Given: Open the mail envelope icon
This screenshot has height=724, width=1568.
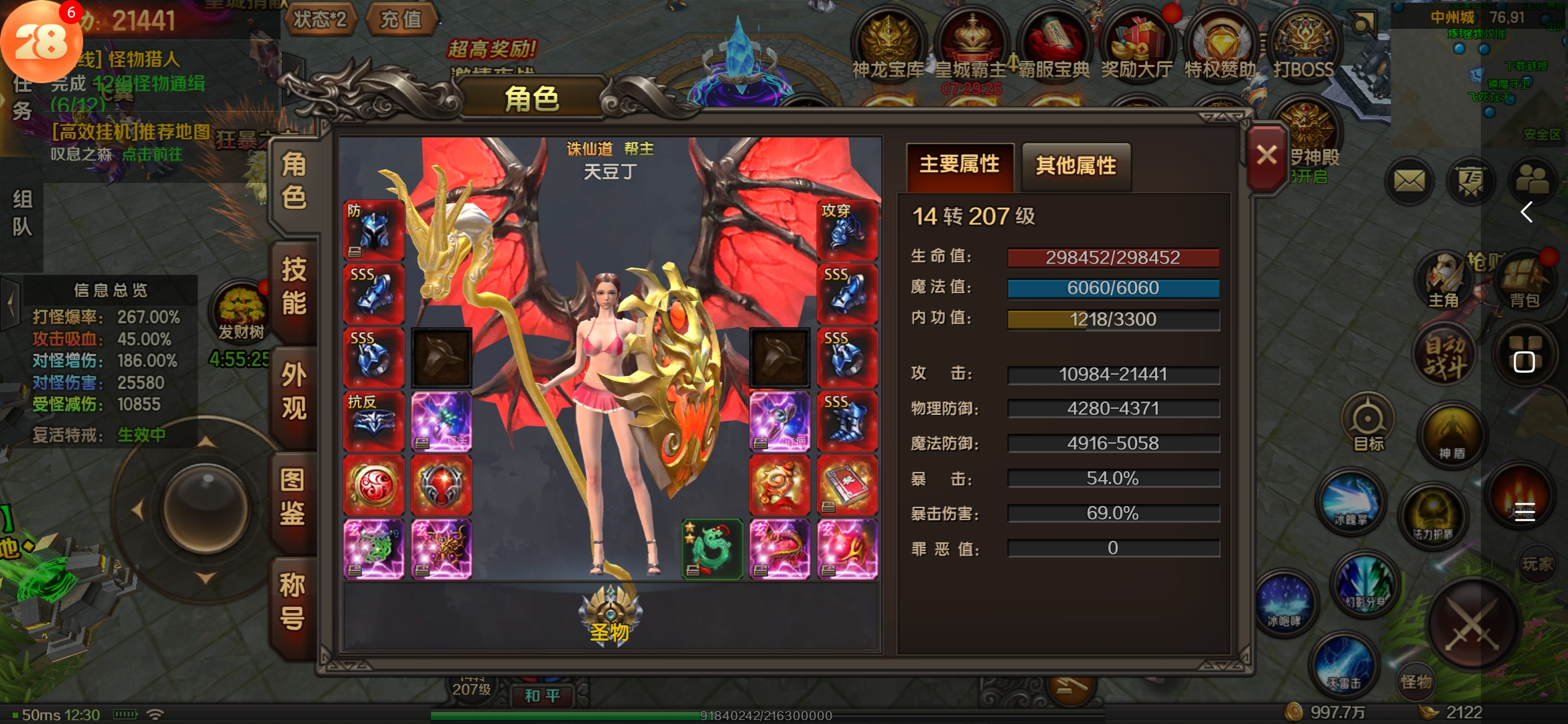Looking at the screenshot, I should (x=1409, y=181).
